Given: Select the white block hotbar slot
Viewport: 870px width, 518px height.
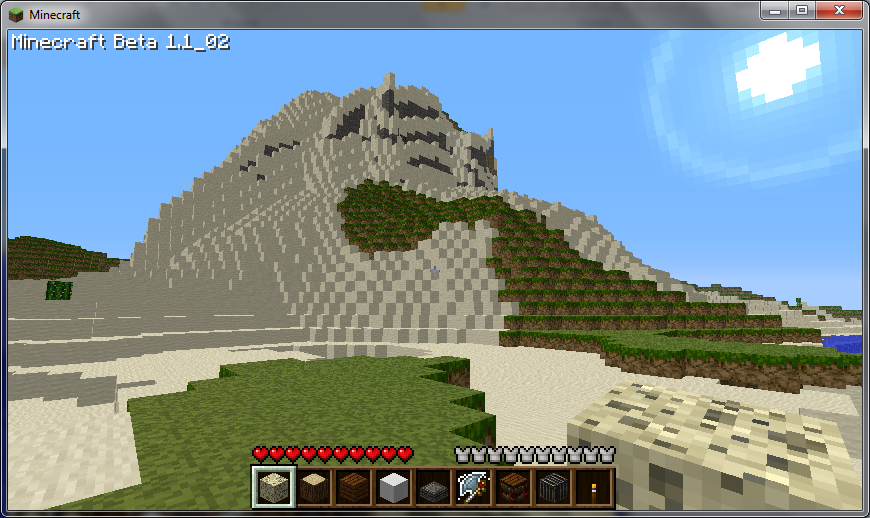Looking at the screenshot, I should pyautogui.click(x=392, y=487).
